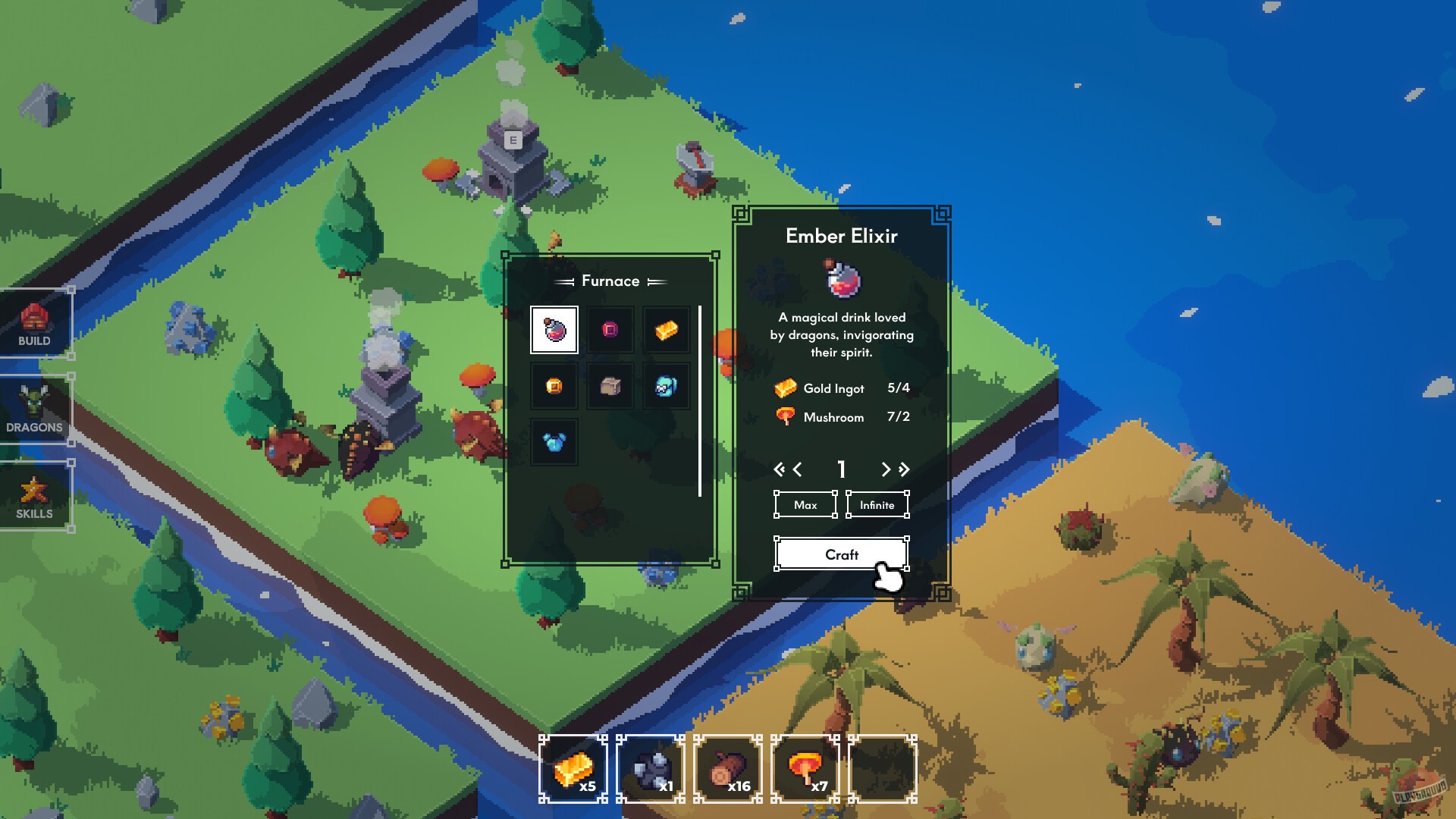This screenshot has width=1456, height=819.
Task: Select the Ember Elixir recipe in the furnace
Action: [554, 330]
